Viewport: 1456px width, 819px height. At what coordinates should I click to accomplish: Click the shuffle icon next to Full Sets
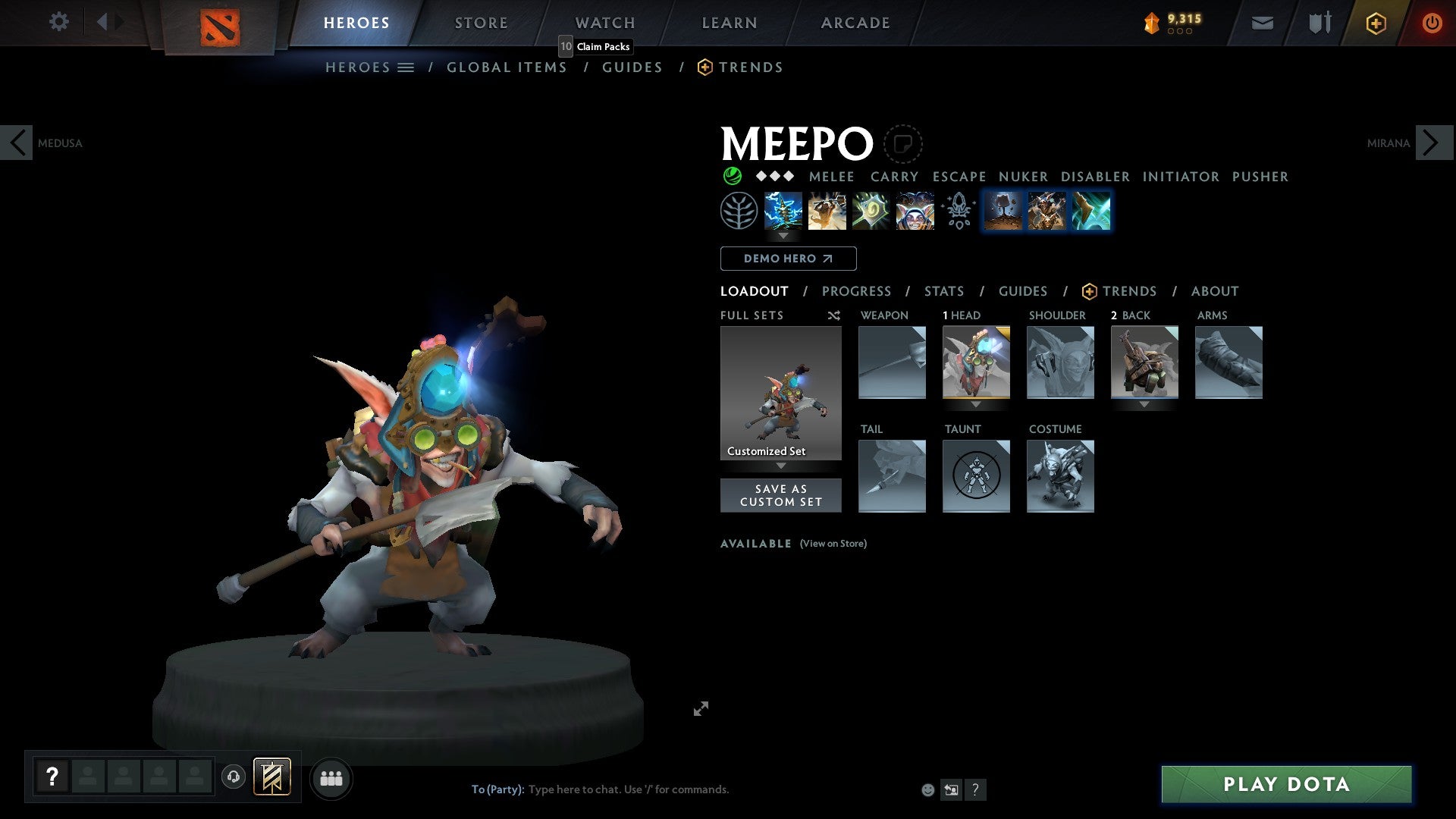(x=833, y=315)
